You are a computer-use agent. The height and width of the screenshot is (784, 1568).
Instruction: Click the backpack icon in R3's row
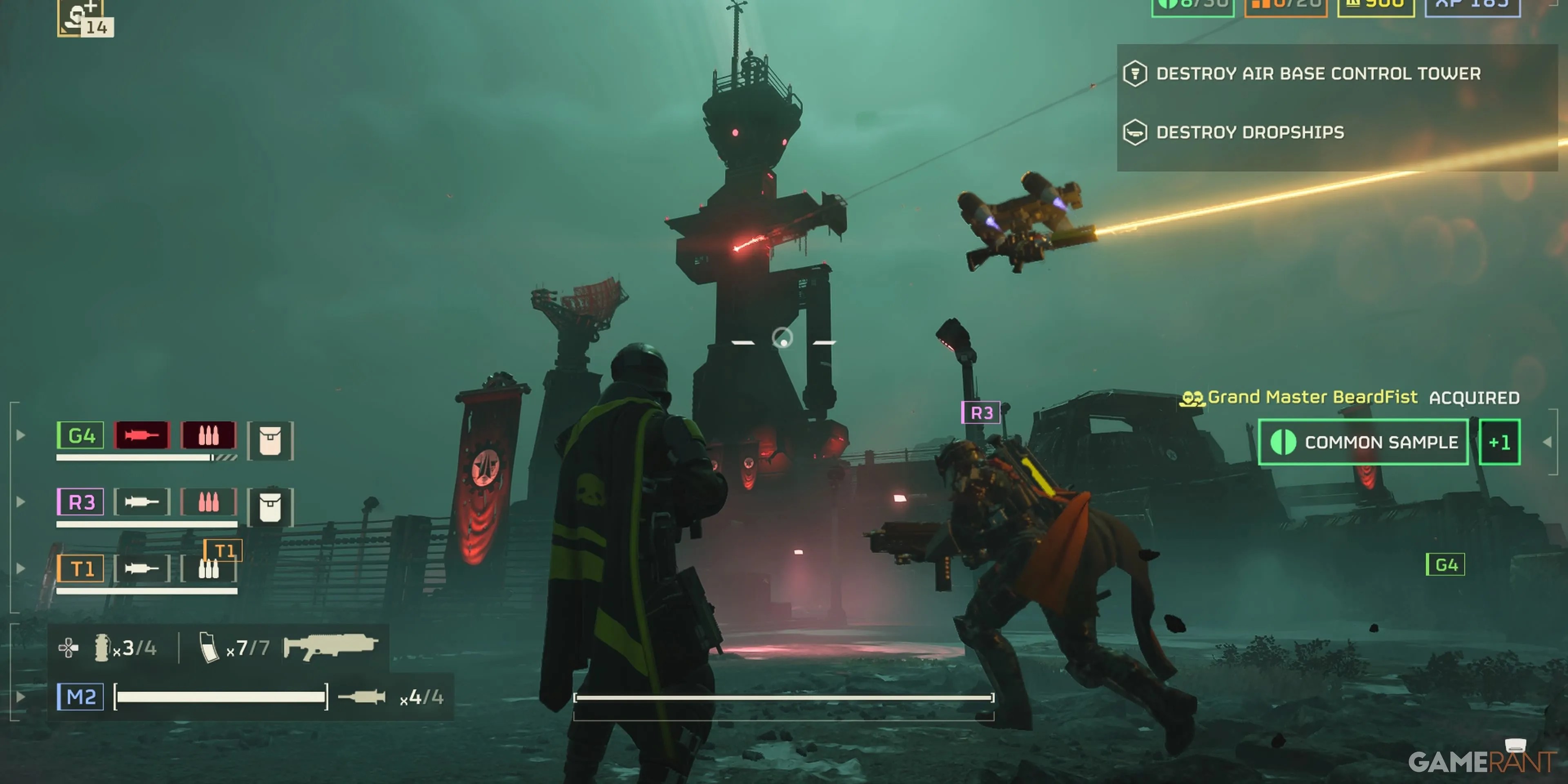270,507
